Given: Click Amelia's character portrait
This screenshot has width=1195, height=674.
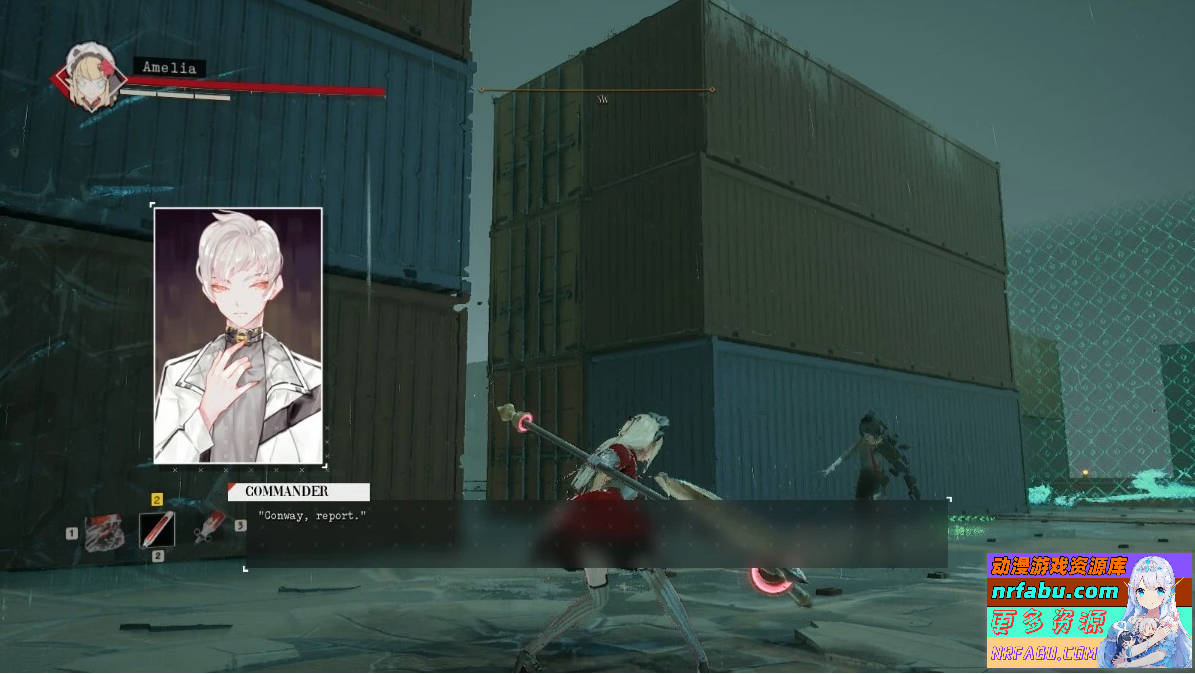Looking at the screenshot, I should (x=86, y=74).
